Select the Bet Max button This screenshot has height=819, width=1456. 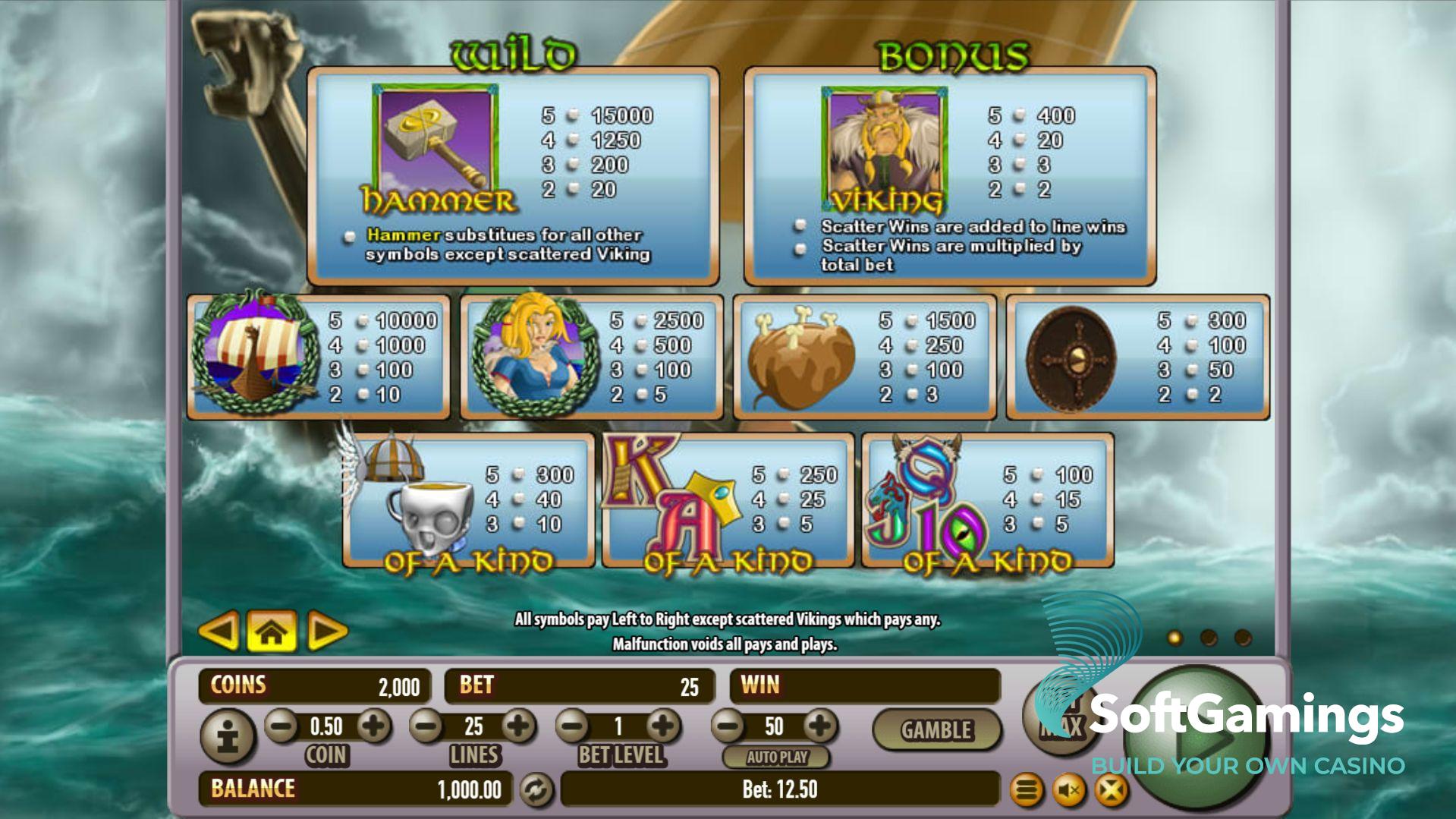(1062, 717)
